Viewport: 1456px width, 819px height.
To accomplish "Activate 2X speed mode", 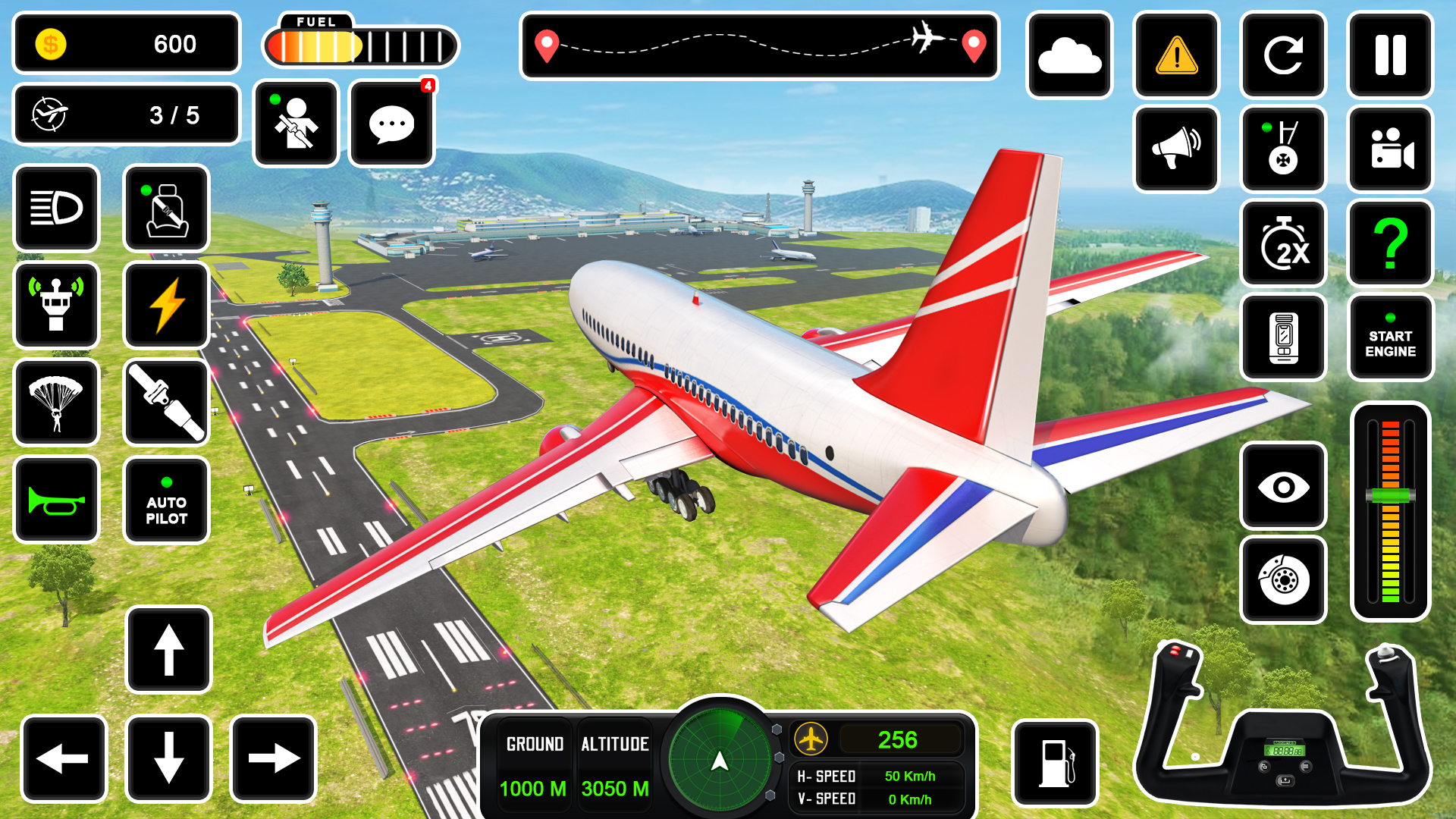I will click(1283, 243).
